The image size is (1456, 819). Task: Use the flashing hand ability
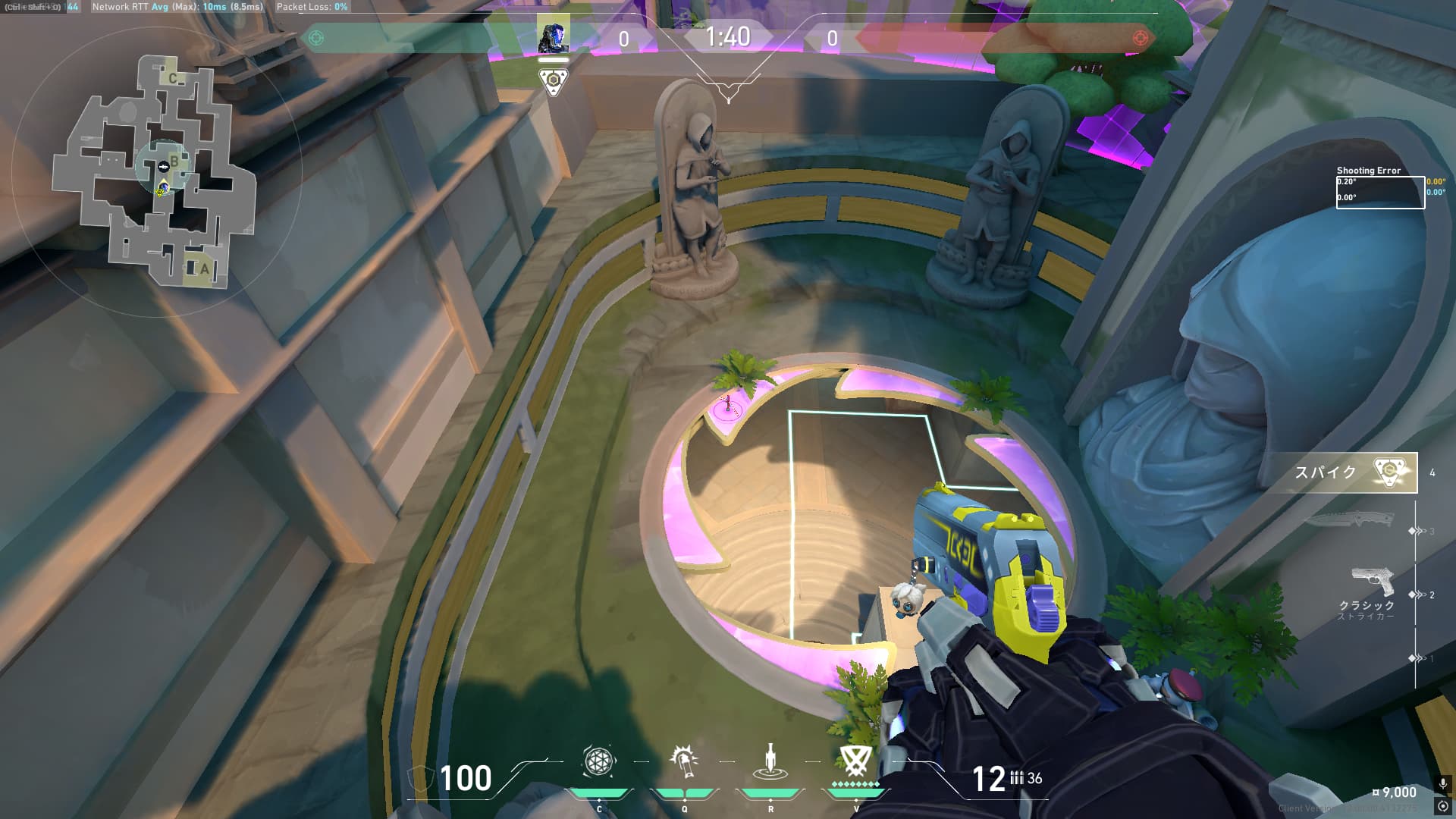(684, 761)
